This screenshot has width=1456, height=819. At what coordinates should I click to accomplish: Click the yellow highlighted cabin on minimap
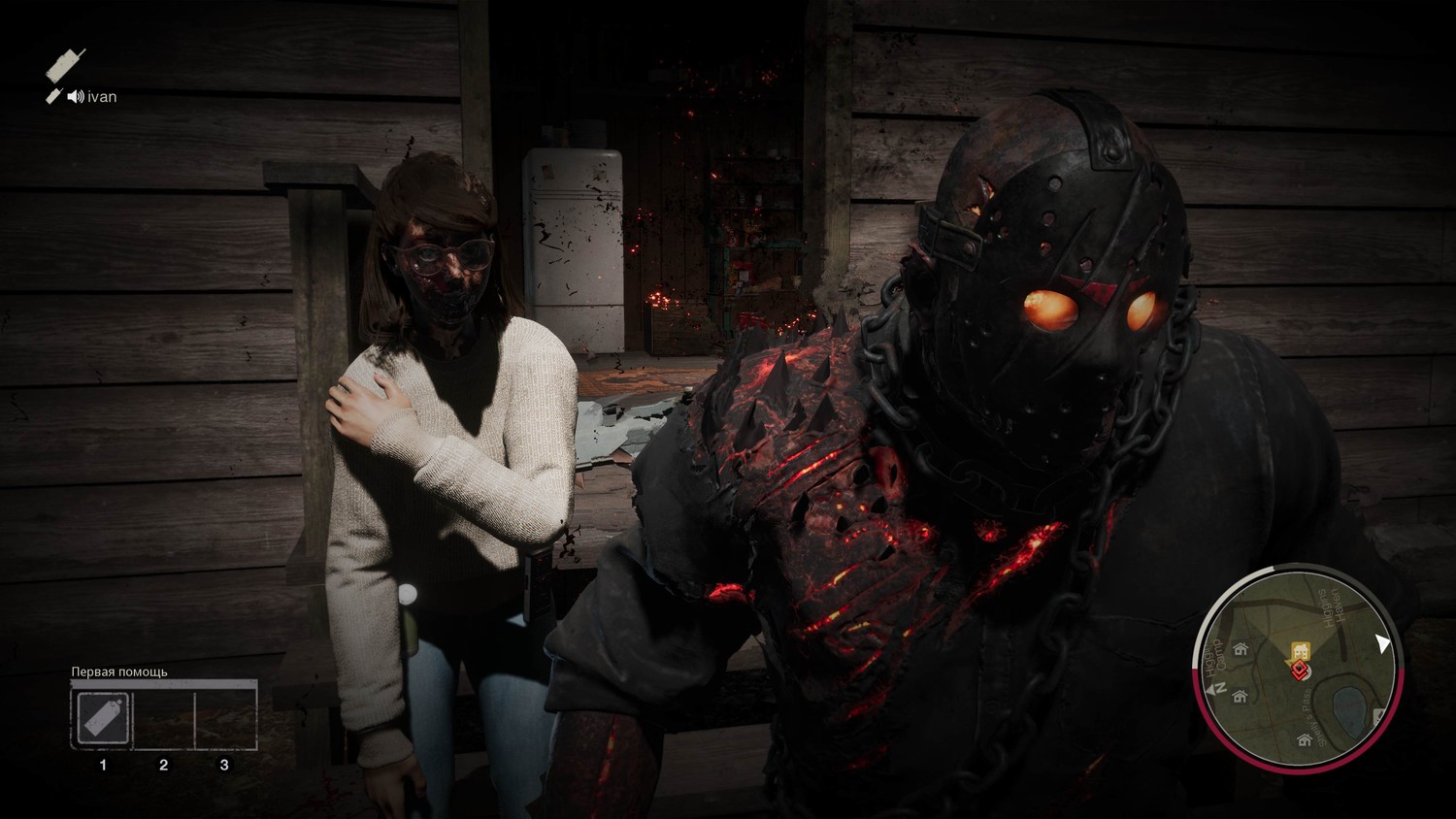(1300, 650)
